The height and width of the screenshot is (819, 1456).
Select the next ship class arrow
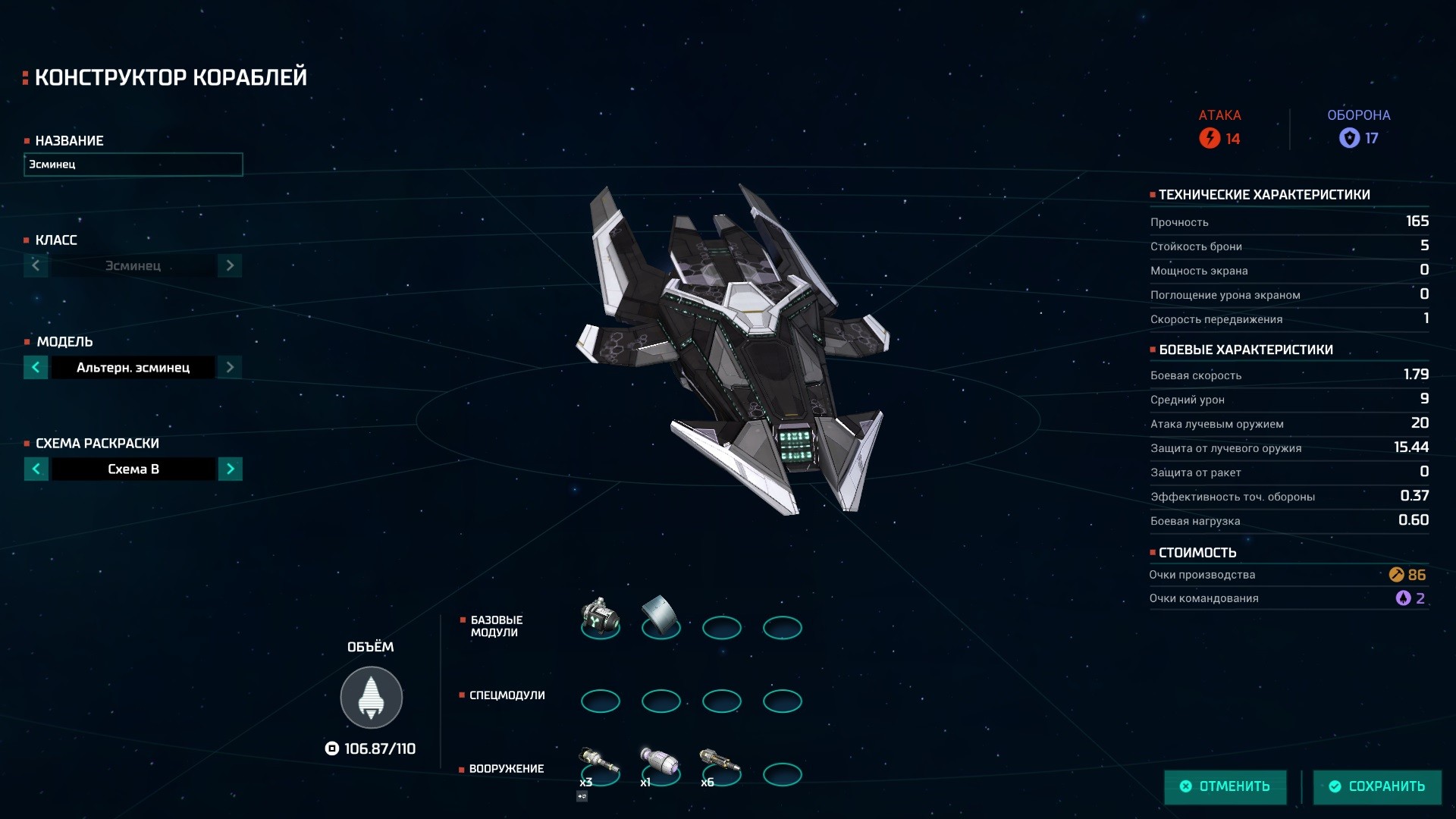coord(230,265)
